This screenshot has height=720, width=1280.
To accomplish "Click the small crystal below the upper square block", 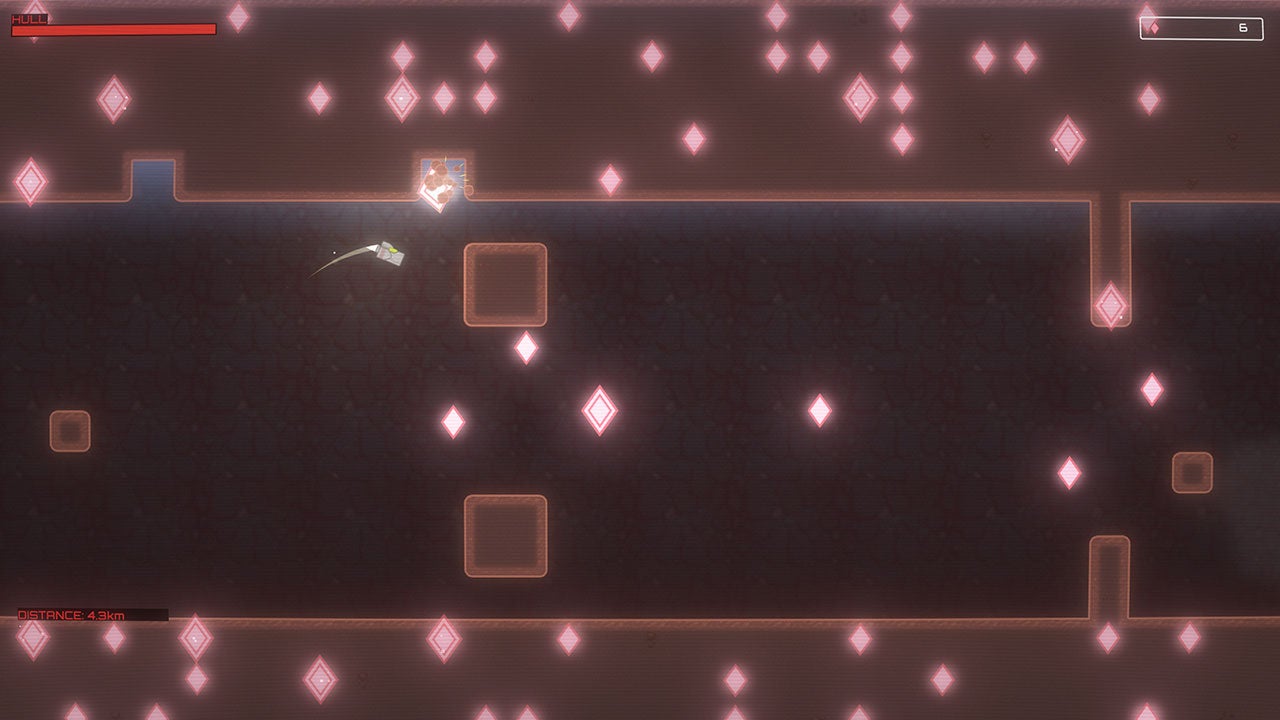I will coord(525,346).
